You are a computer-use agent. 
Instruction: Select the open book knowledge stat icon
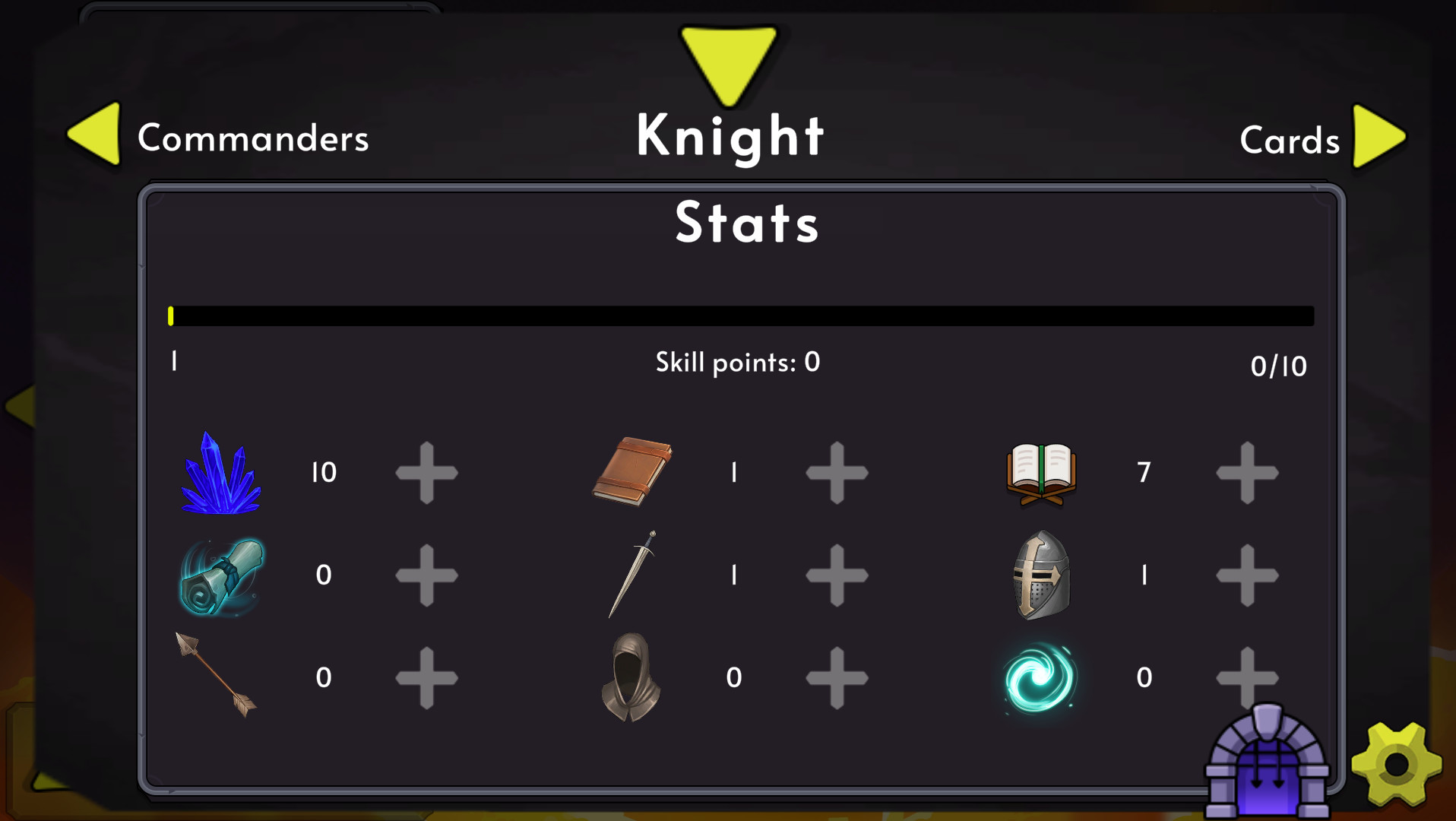click(1040, 471)
